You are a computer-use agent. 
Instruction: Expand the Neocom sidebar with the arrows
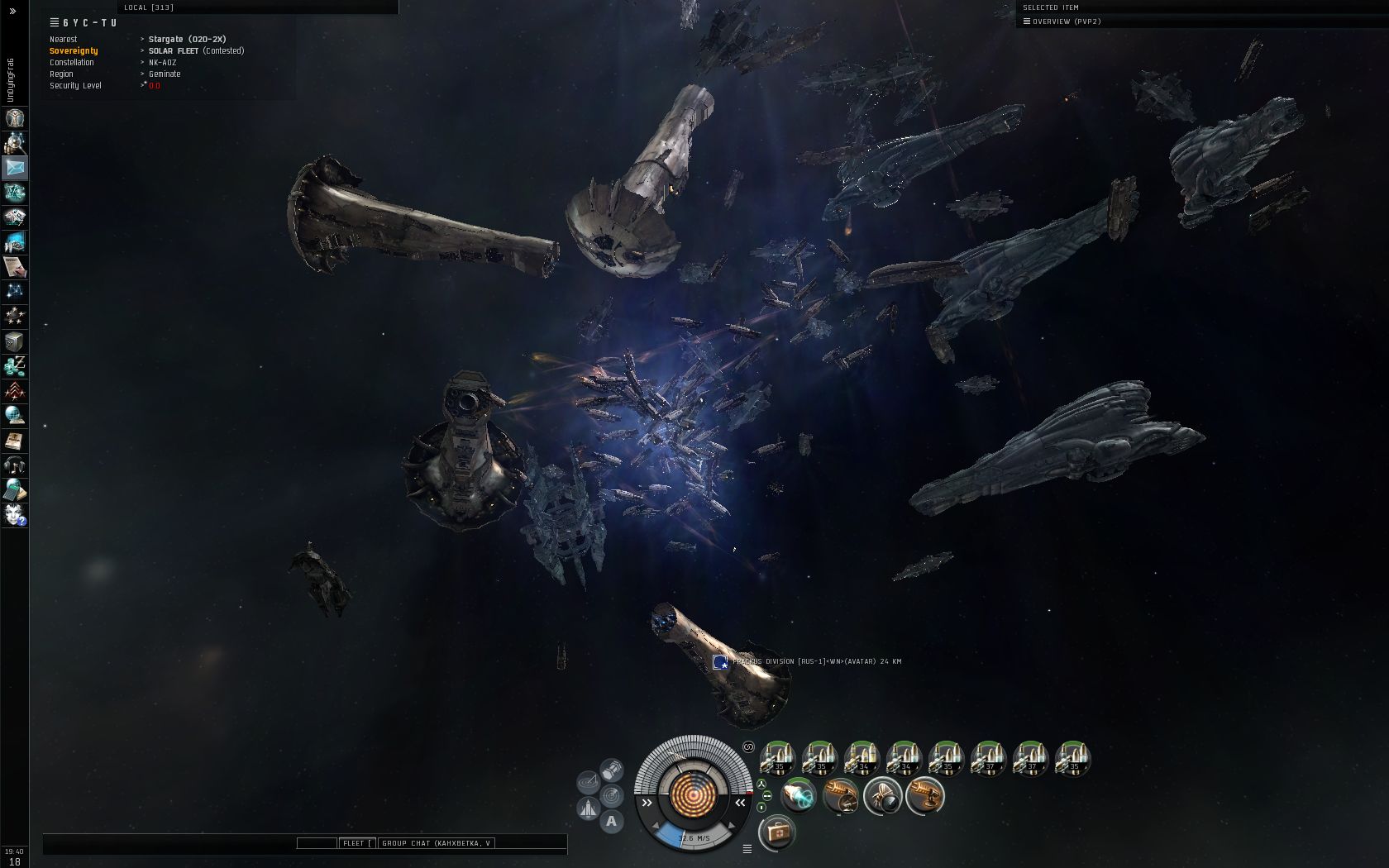click(x=12, y=12)
